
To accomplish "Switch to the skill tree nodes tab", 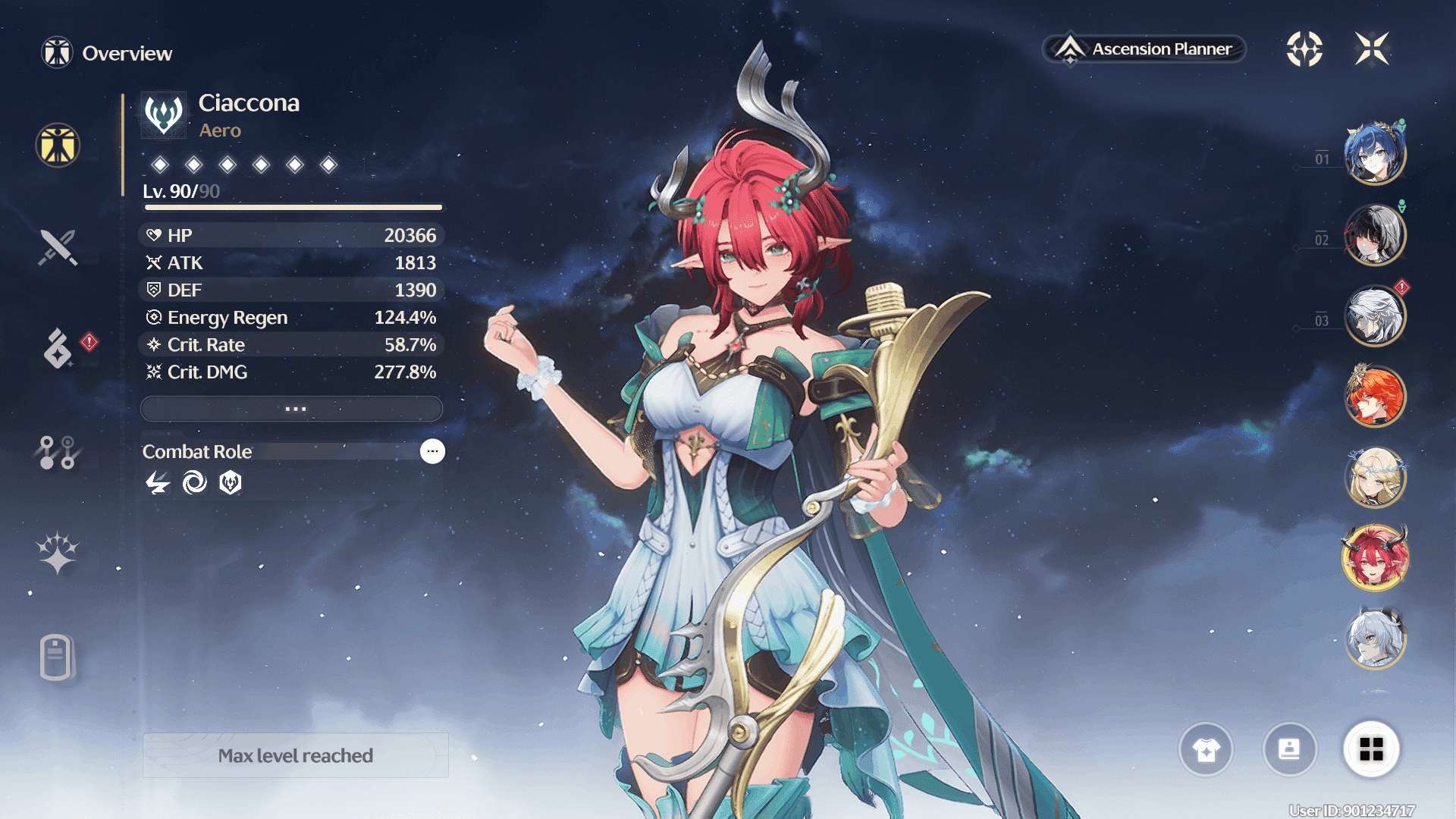I will pyautogui.click(x=58, y=452).
